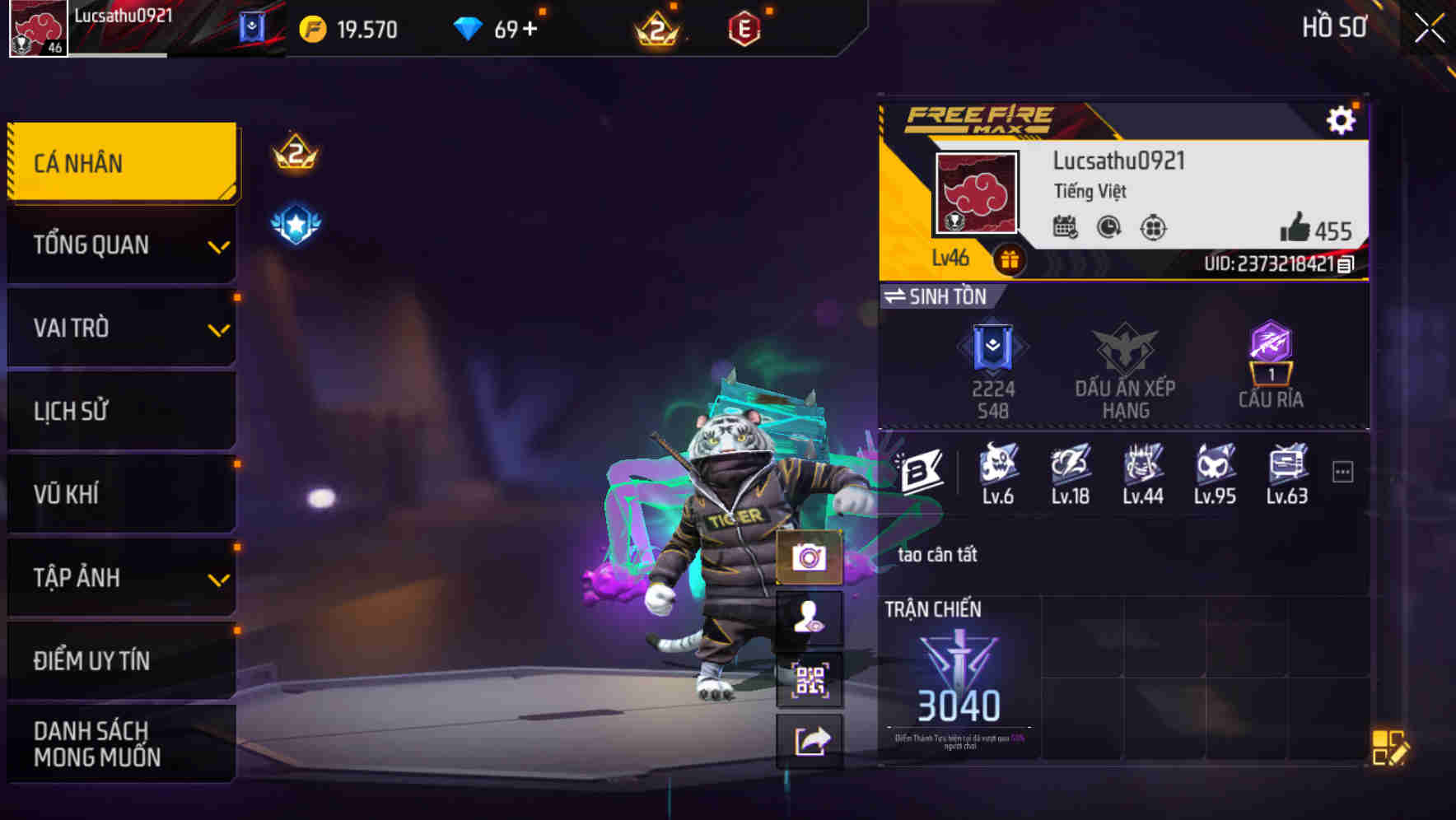
Task: Expand the VAI TRÒ section chevron
Action: 218,328
